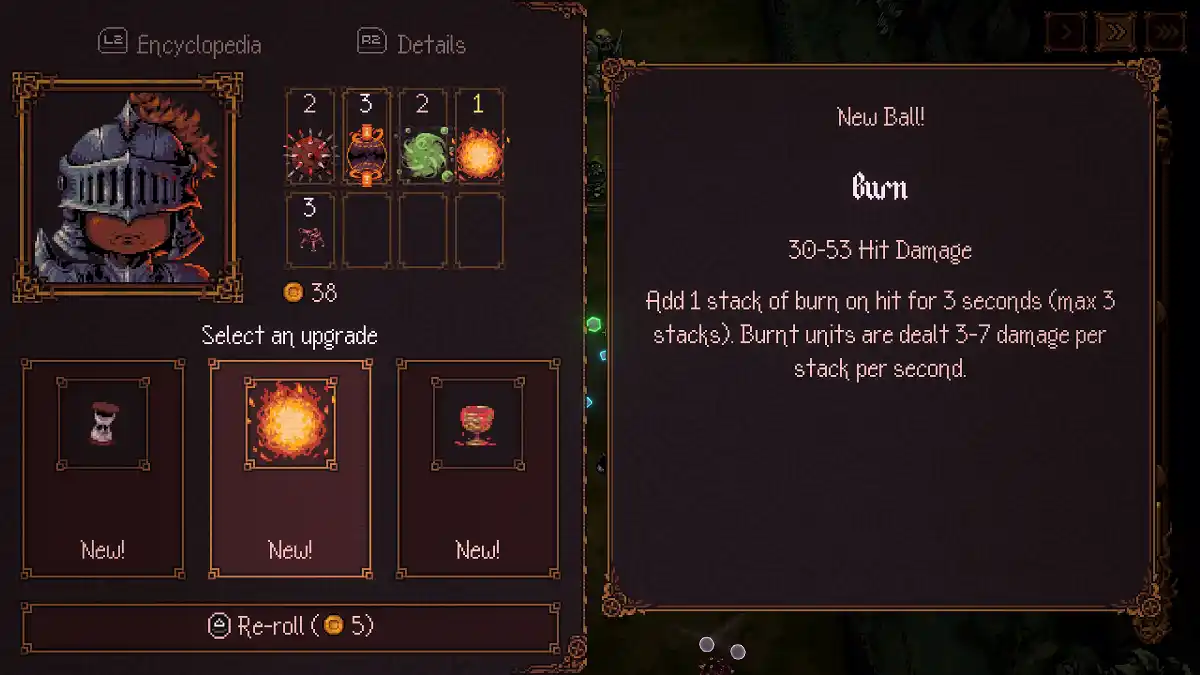Select the Burn fireball upgrade card
The height and width of the screenshot is (675, 1200).
[x=290, y=468]
